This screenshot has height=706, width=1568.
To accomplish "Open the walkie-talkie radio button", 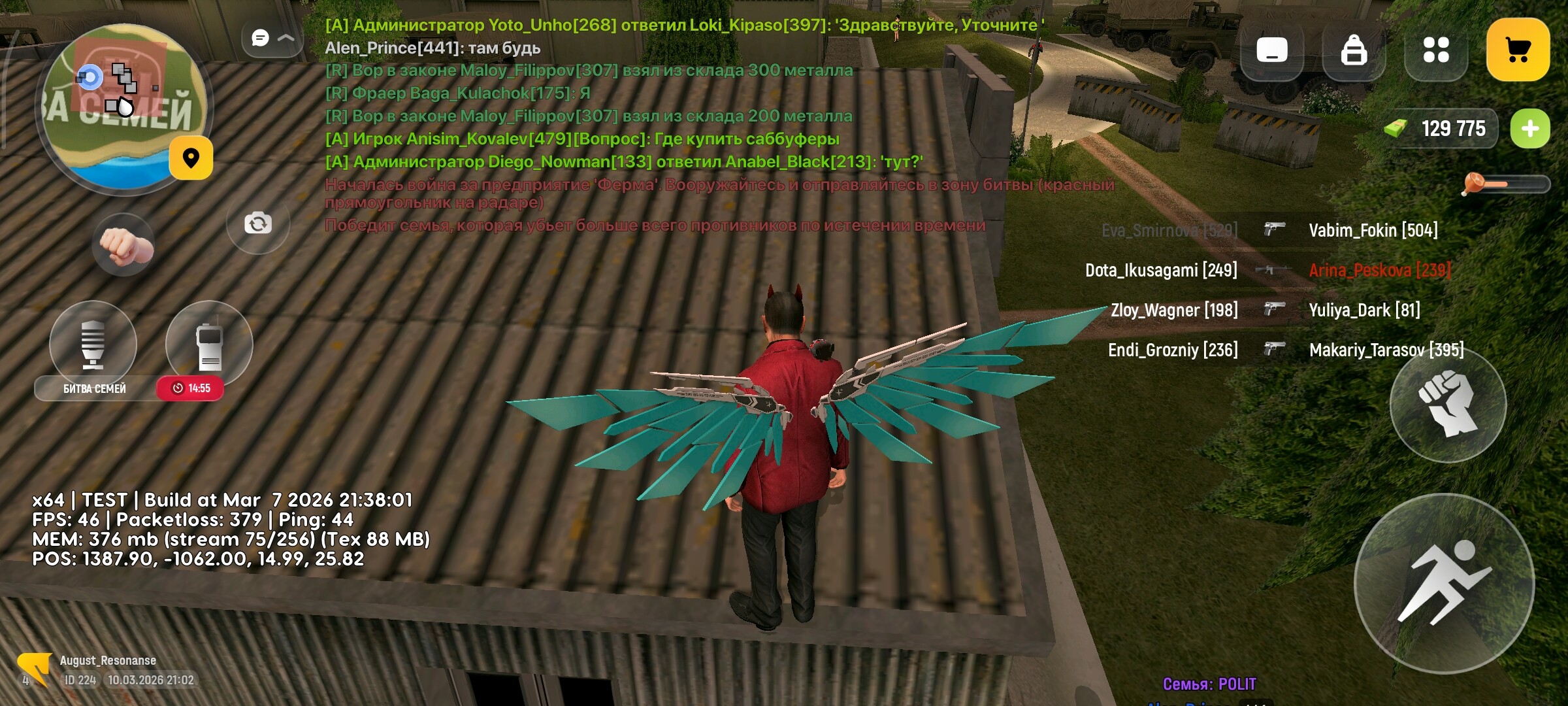I will pyautogui.click(x=209, y=343).
